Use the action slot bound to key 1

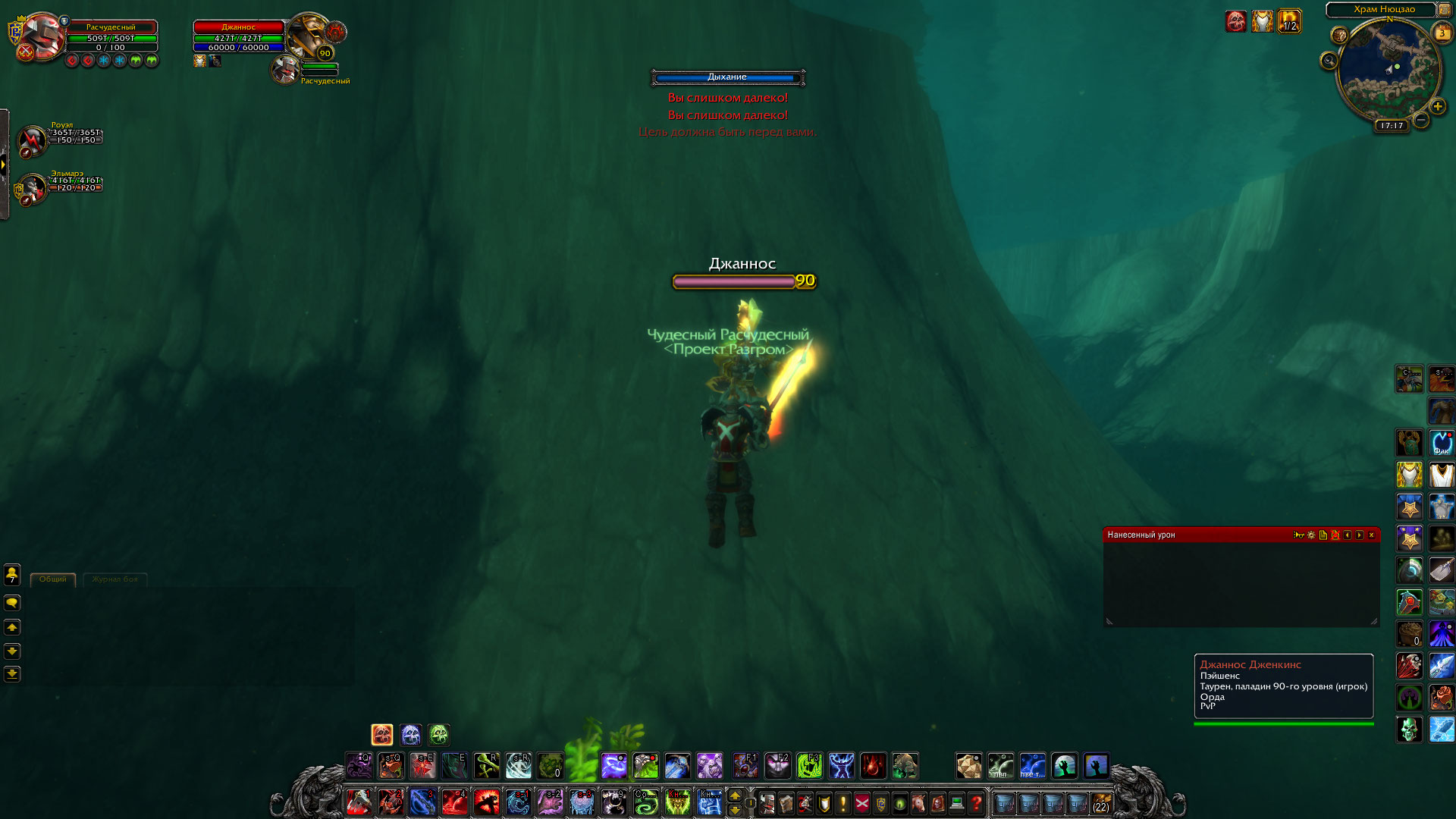click(x=359, y=802)
